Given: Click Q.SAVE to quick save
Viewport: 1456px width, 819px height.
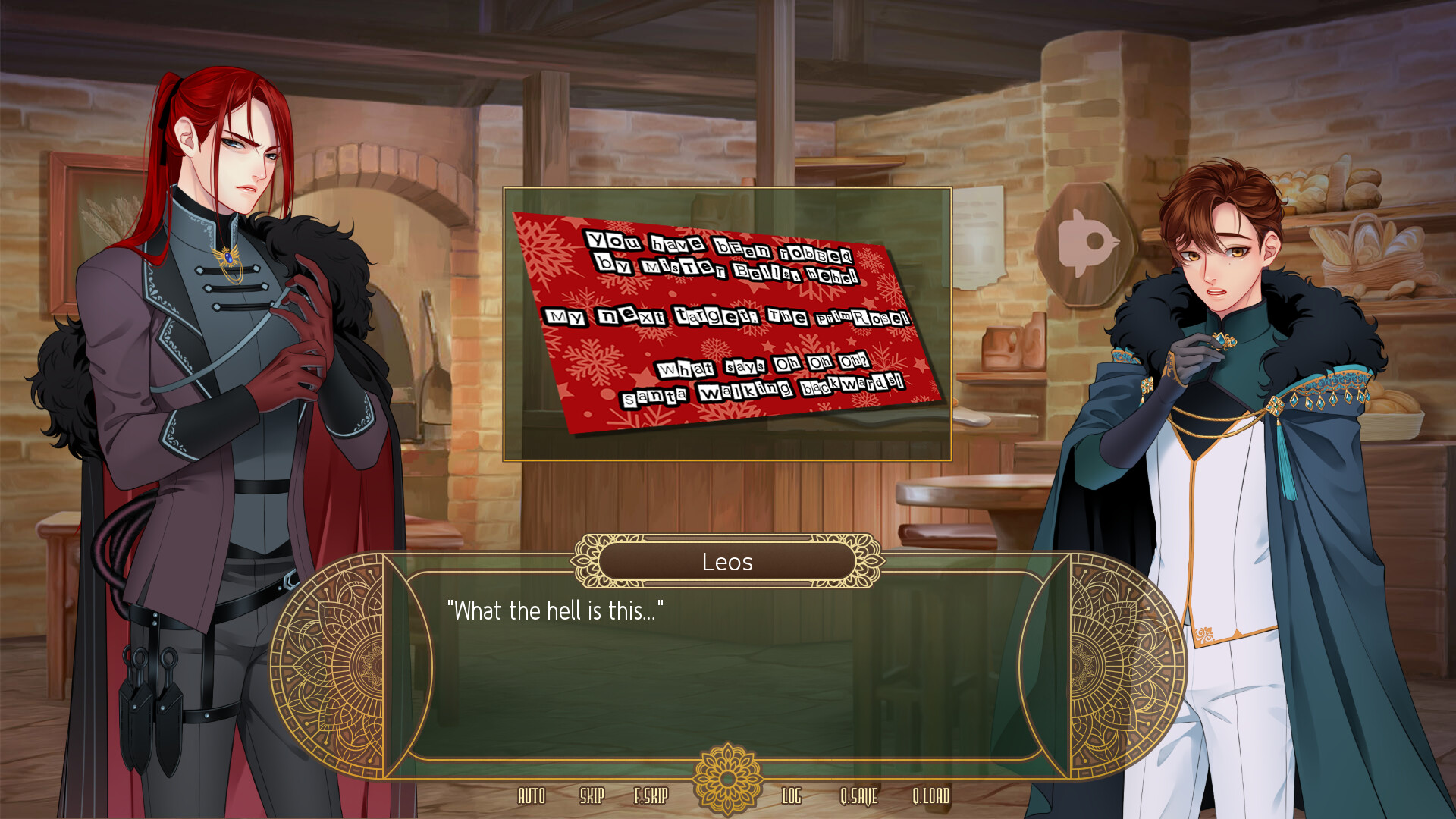Looking at the screenshot, I should pos(859,797).
